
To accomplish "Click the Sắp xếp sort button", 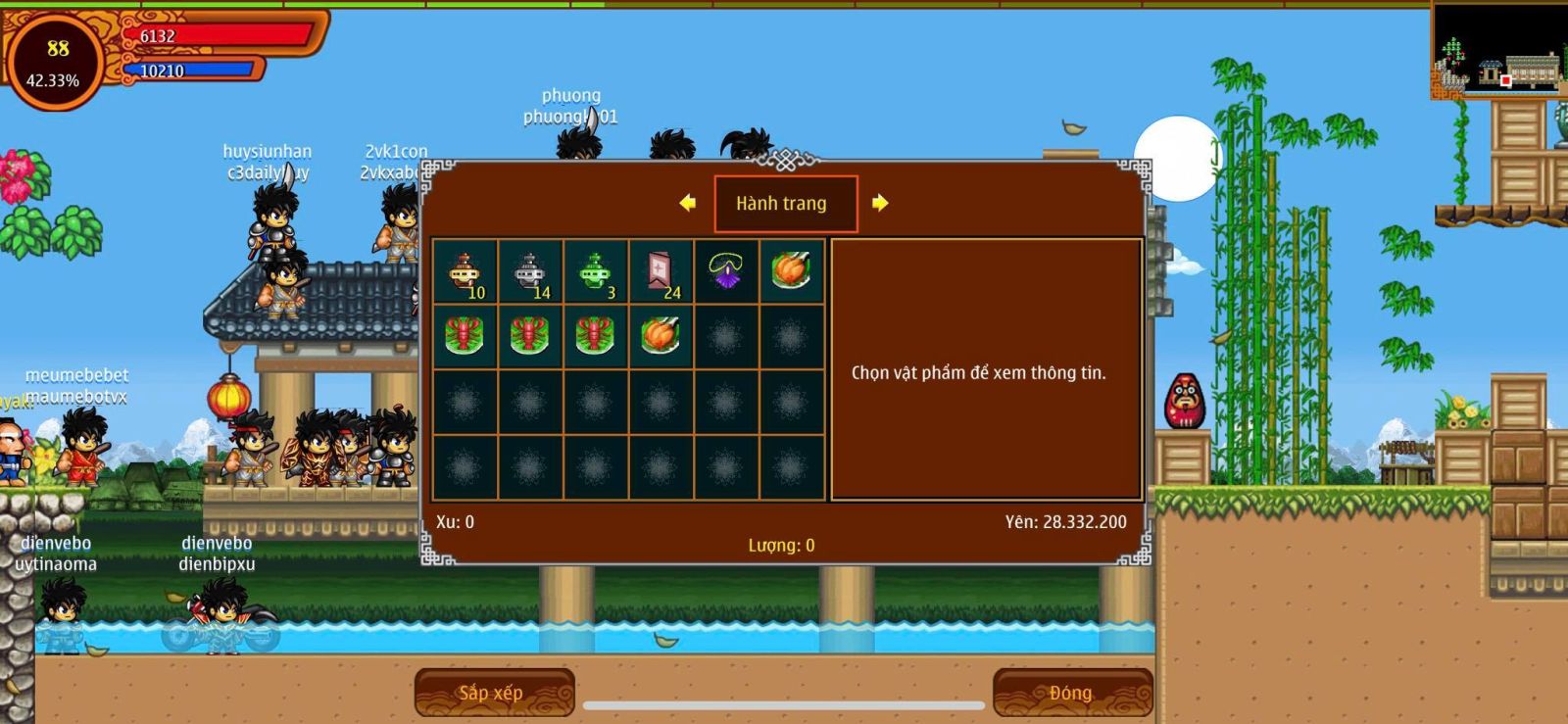I will [494, 693].
